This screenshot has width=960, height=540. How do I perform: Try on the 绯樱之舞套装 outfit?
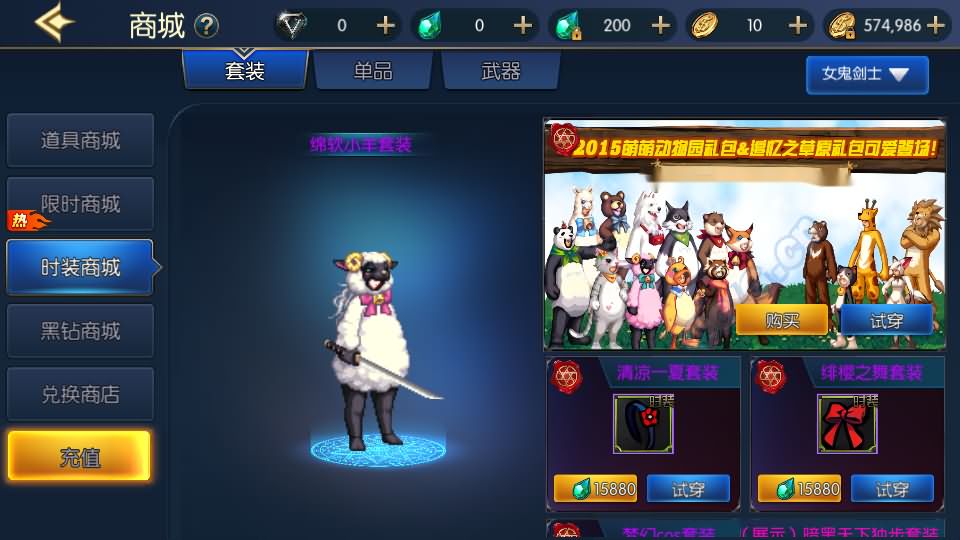[x=892, y=489]
